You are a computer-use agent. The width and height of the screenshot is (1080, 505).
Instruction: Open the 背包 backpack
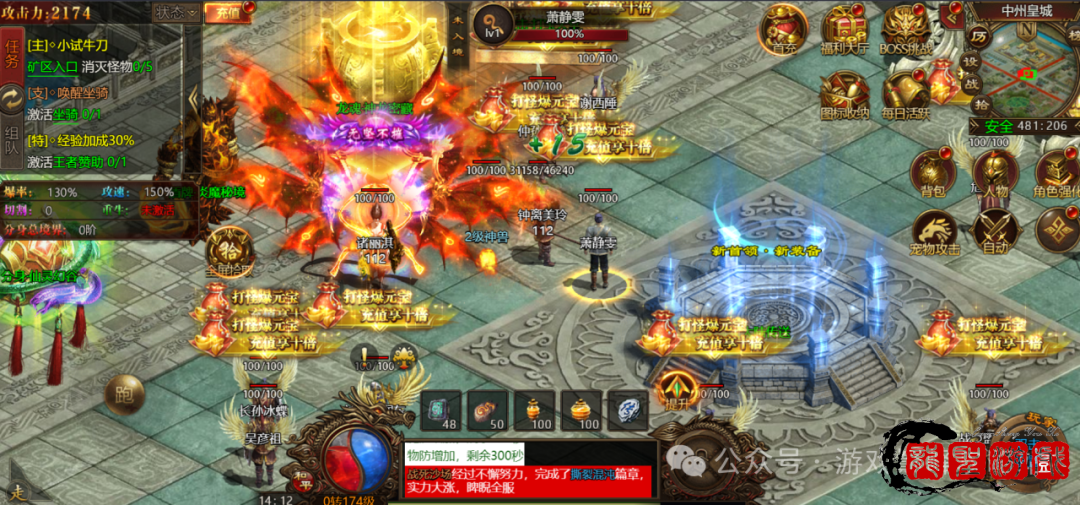point(932,172)
